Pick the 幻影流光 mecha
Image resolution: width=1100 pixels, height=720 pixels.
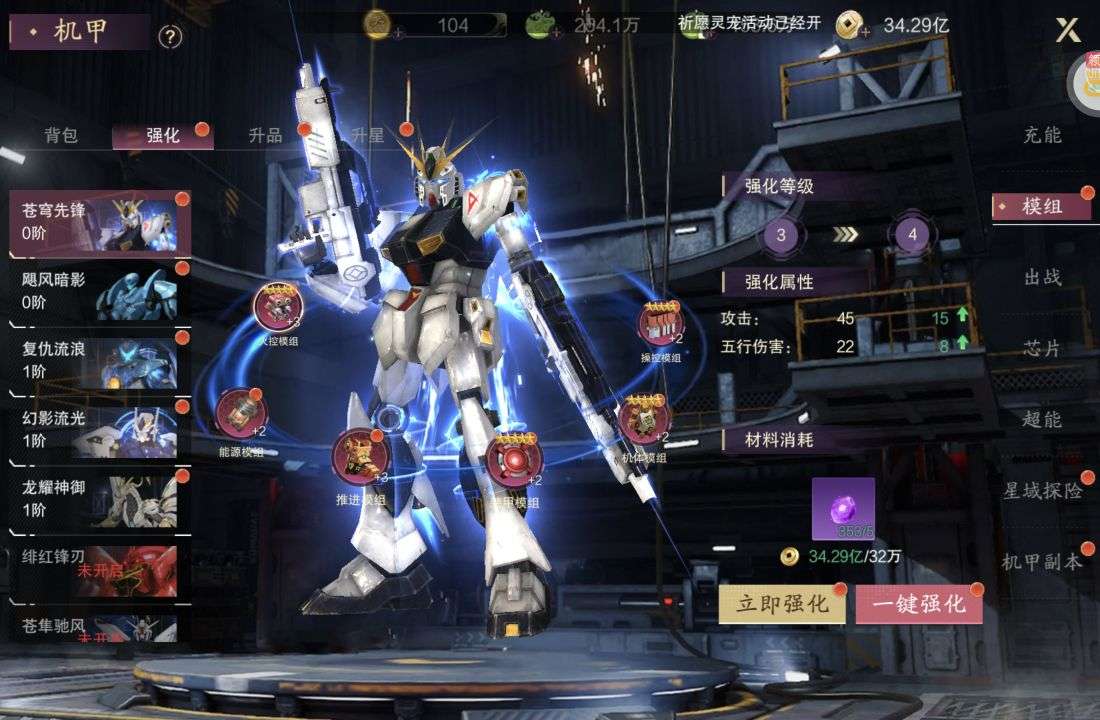98,428
